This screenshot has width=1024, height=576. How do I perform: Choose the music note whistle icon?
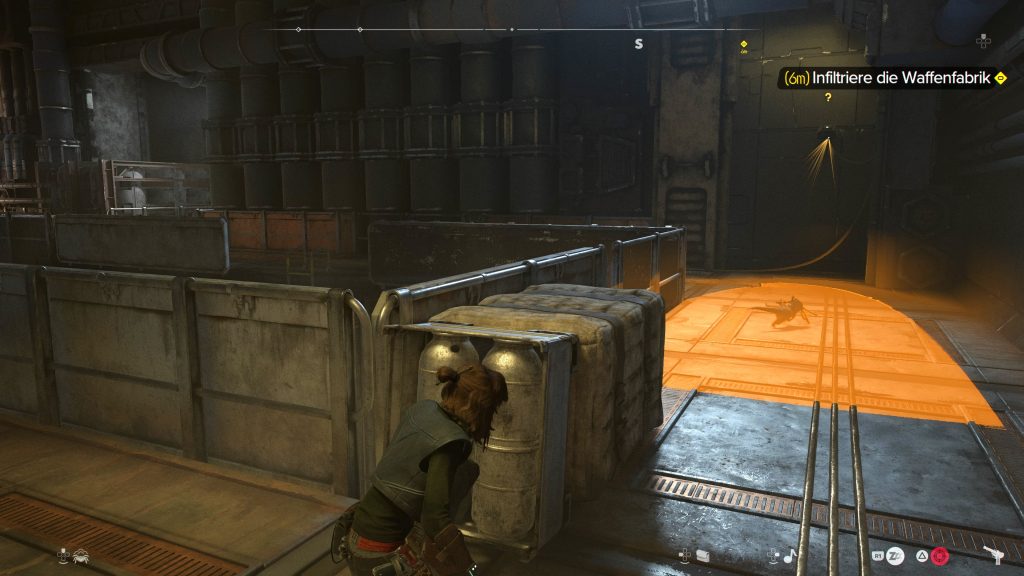pos(789,555)
